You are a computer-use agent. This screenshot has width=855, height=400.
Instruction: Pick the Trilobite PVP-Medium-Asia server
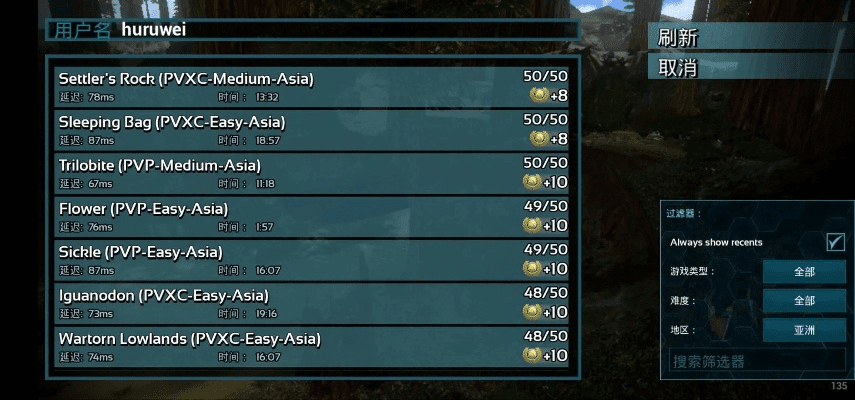pos(312,174)
